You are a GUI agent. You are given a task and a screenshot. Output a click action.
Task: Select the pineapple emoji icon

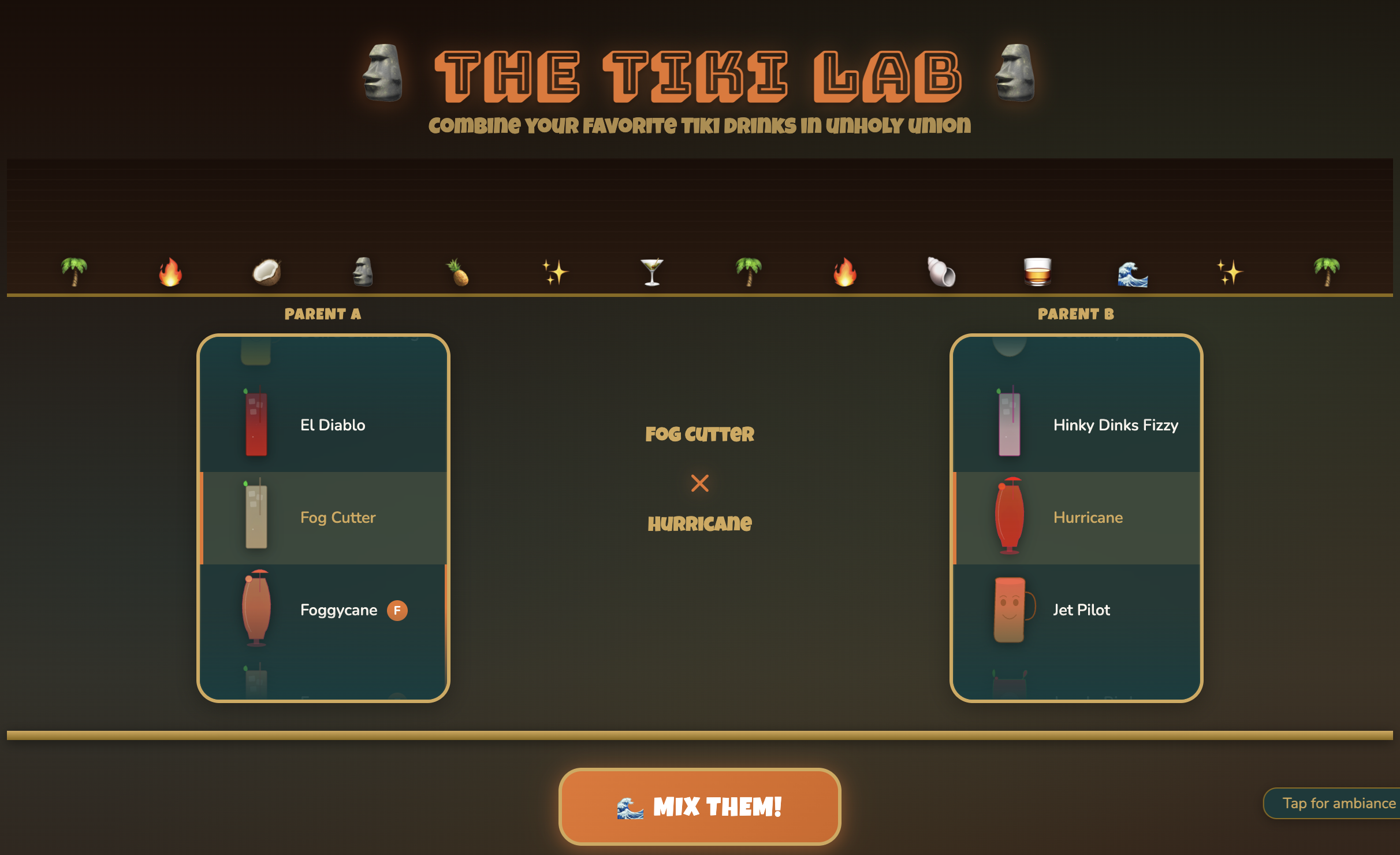458,272
